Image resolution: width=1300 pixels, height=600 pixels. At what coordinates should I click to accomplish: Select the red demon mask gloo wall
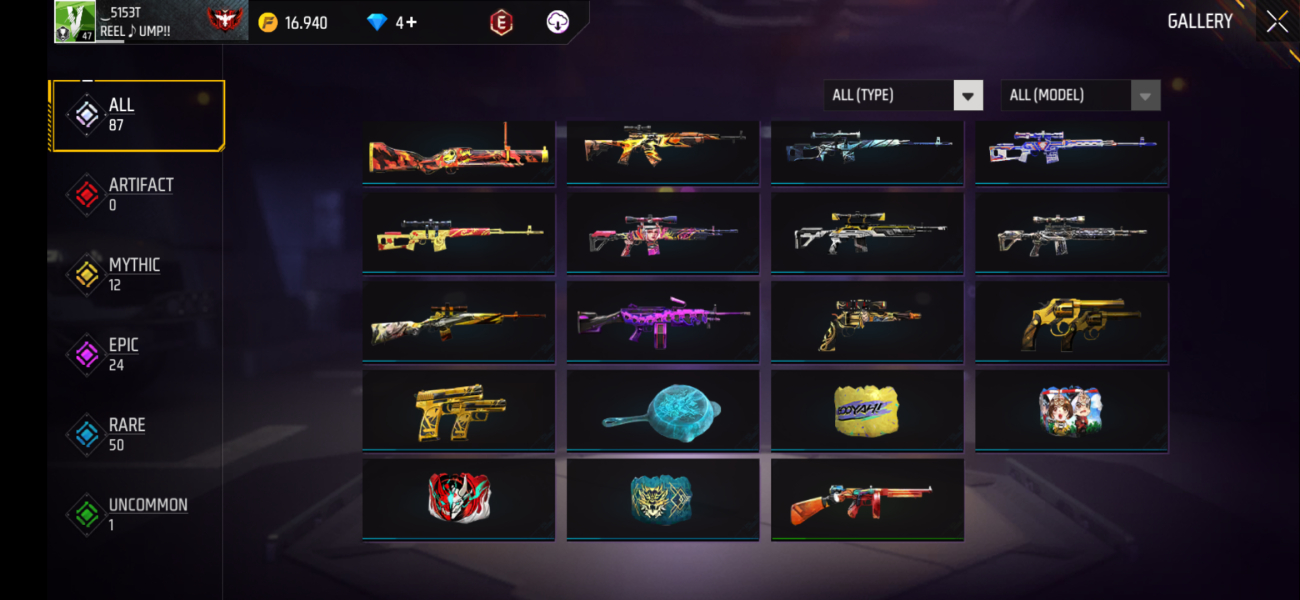458,499
